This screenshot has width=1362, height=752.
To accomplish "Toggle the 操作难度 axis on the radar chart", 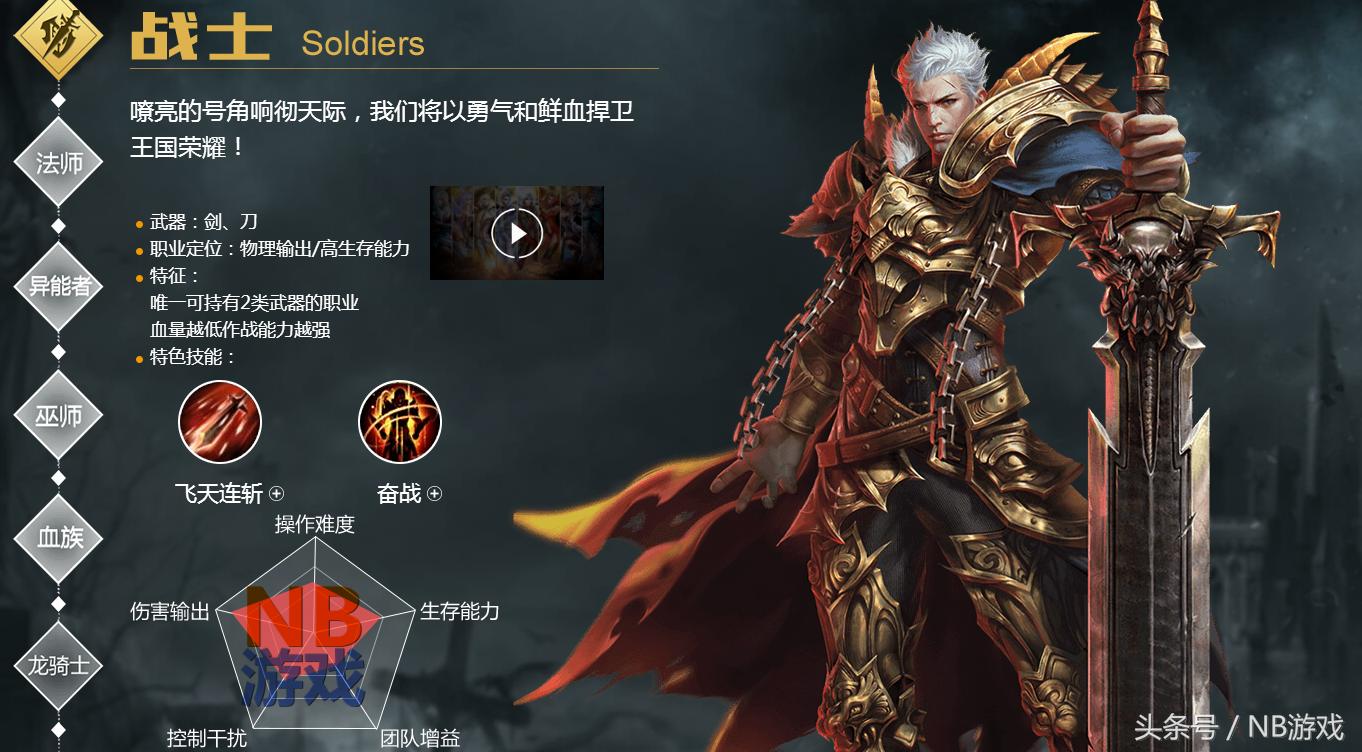I will pyautogui.click(x=313, y=524).
